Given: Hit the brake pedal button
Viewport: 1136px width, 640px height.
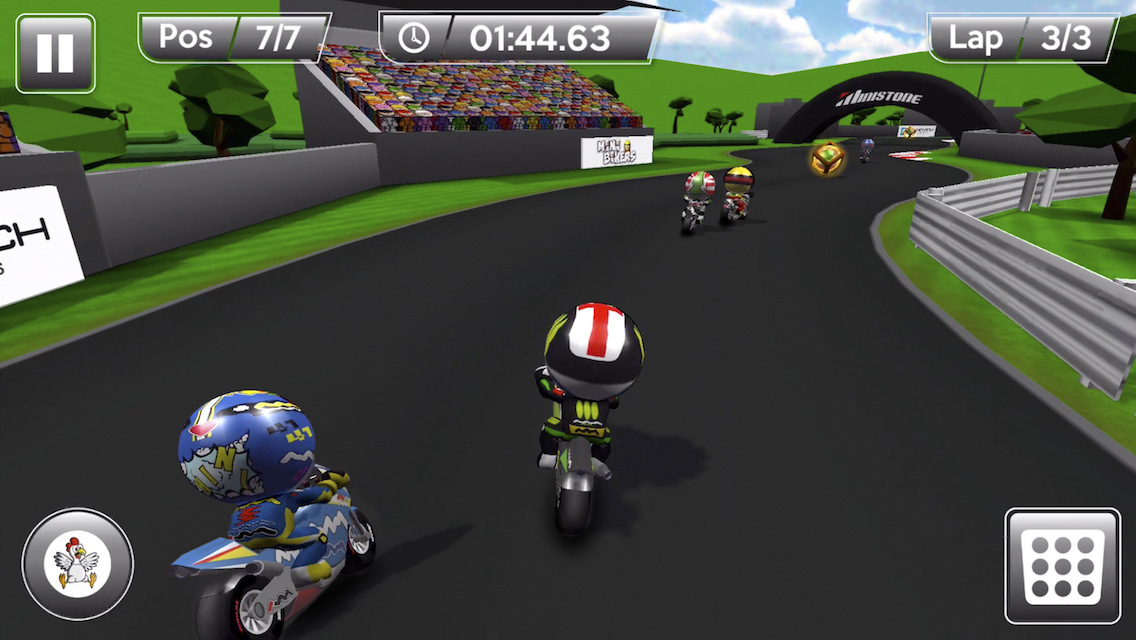Looking at the screenshot, I should coord(1062,566).
